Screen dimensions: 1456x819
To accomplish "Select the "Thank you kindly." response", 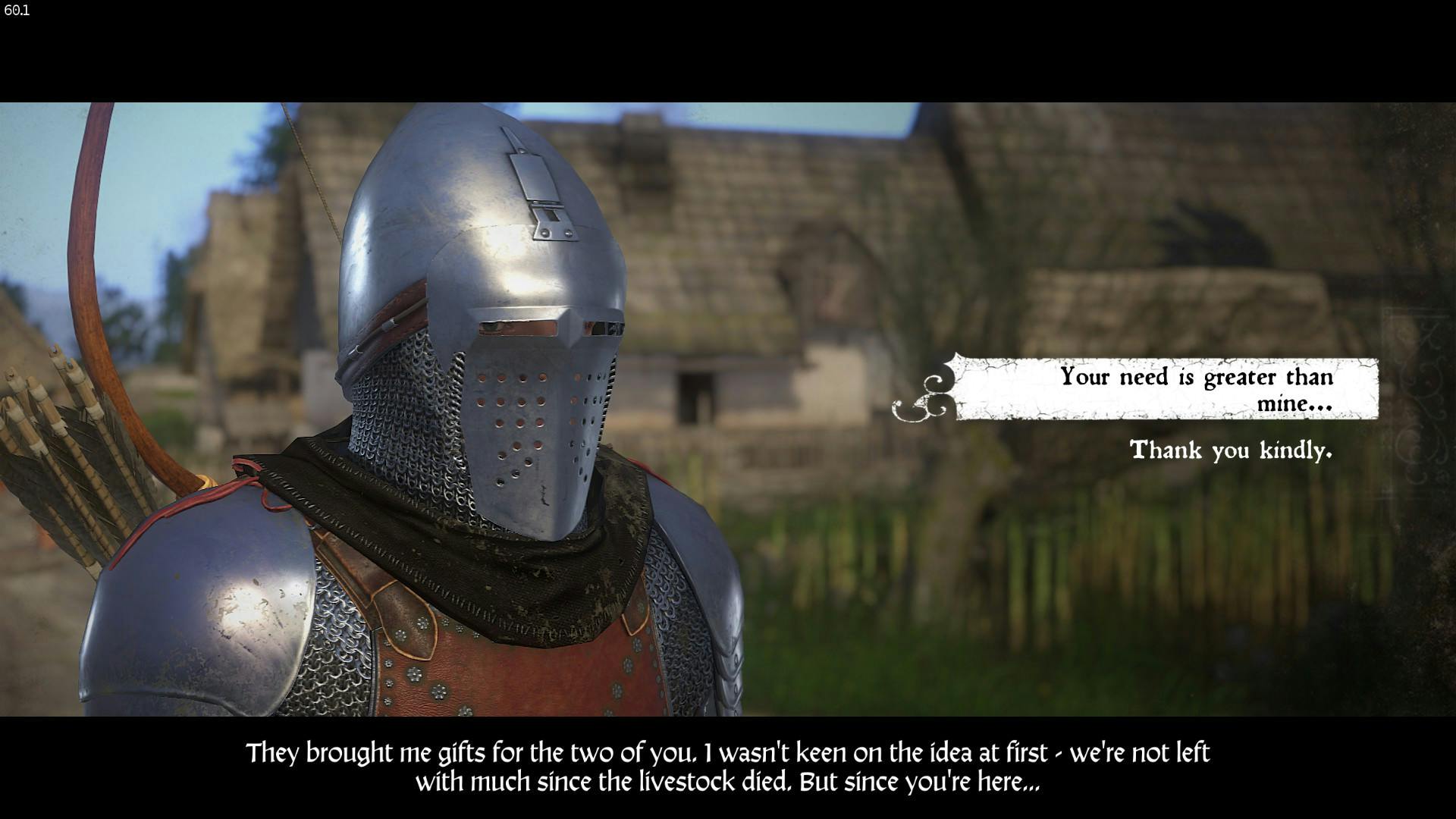I will pyautogui.click(x=1230, y=450).
